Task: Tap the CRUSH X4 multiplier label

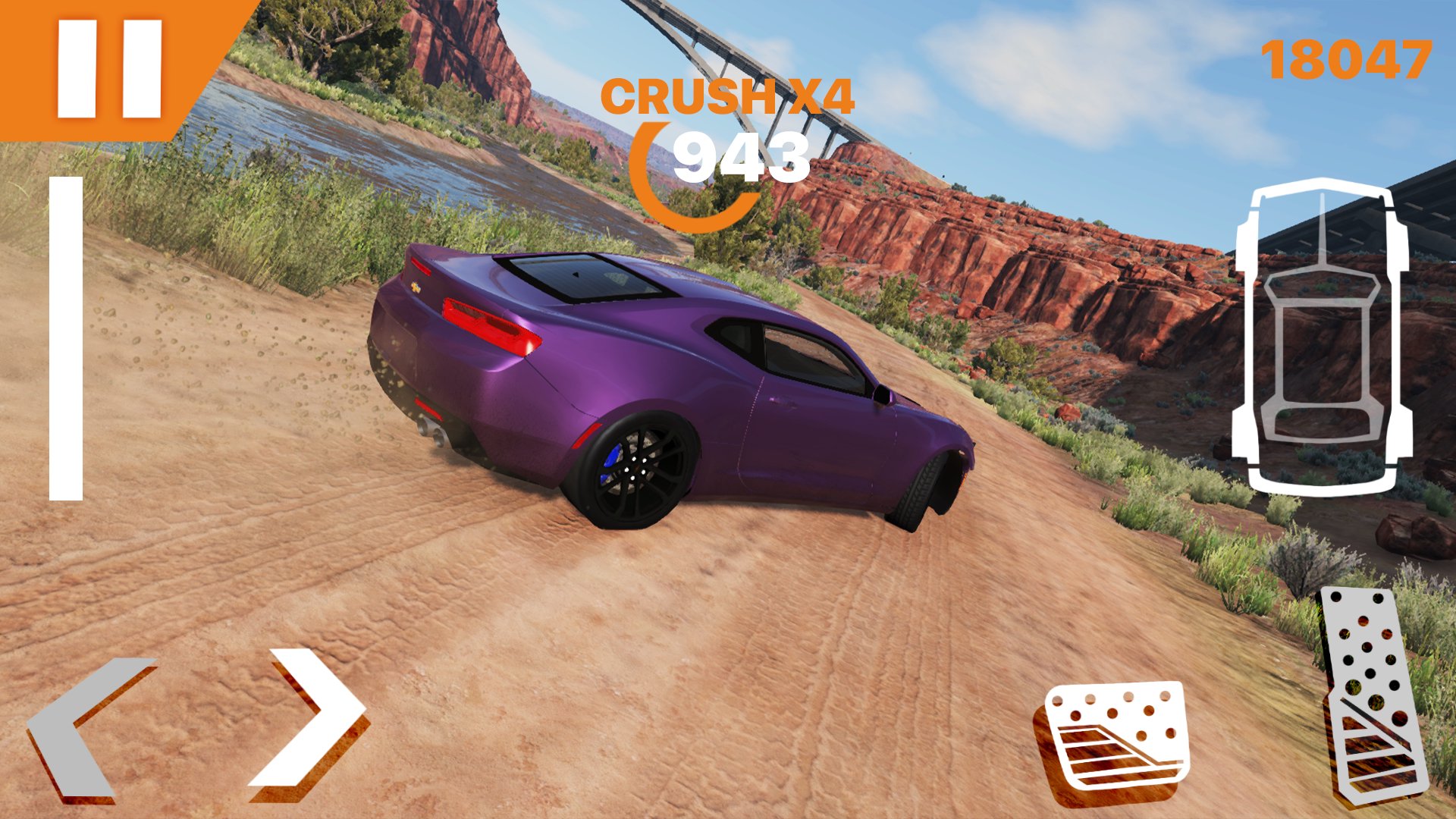Action: (730, 97)
